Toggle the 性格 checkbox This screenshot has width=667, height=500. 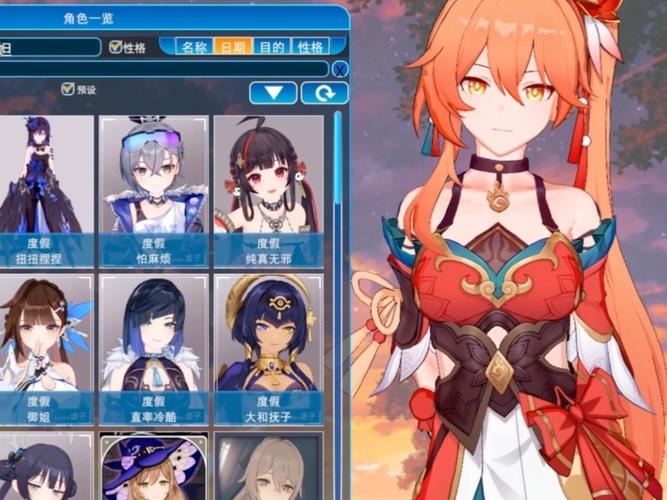point(116,47)
